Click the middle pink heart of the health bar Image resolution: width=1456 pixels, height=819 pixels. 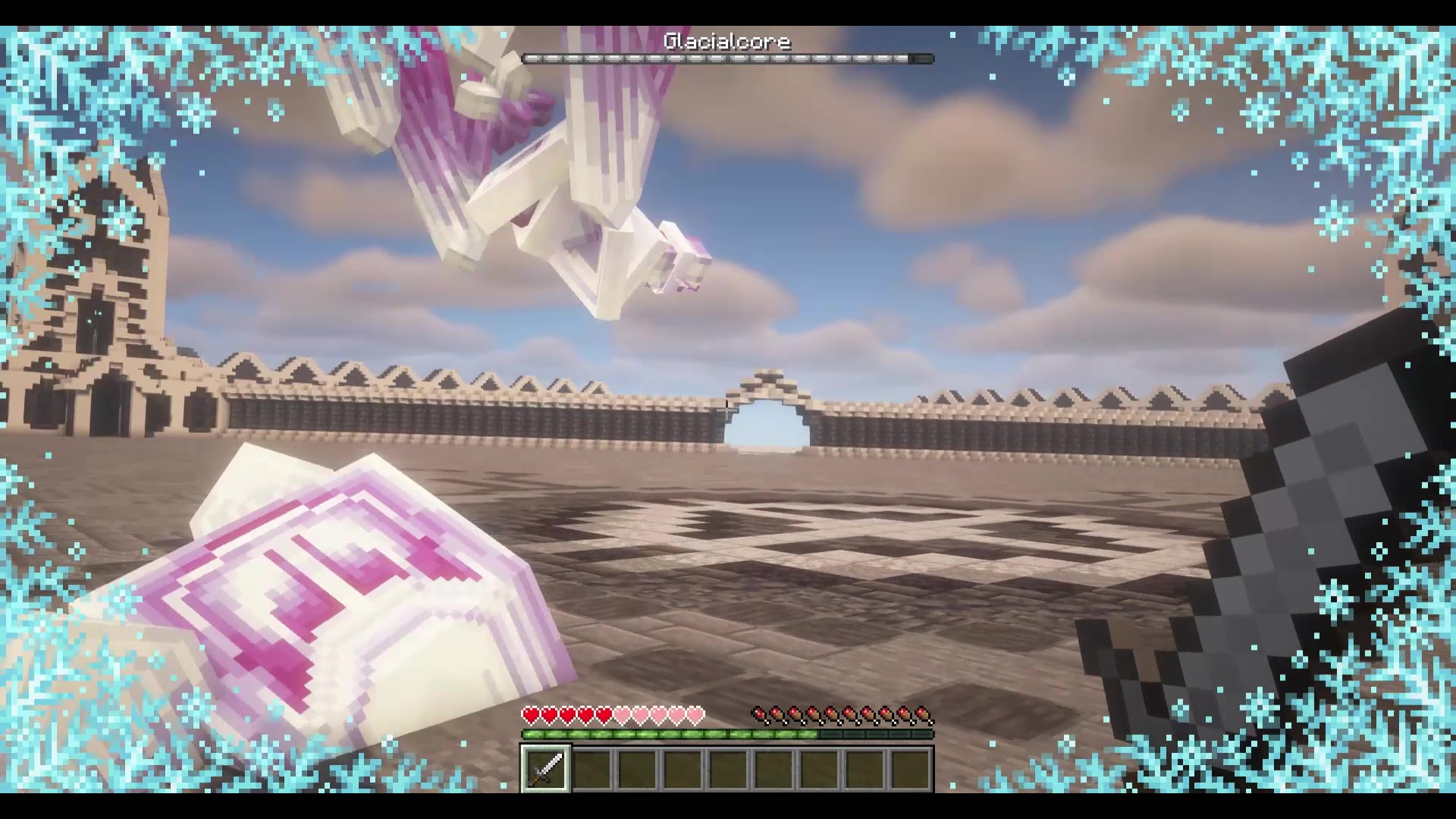click(x=658, y=714)
